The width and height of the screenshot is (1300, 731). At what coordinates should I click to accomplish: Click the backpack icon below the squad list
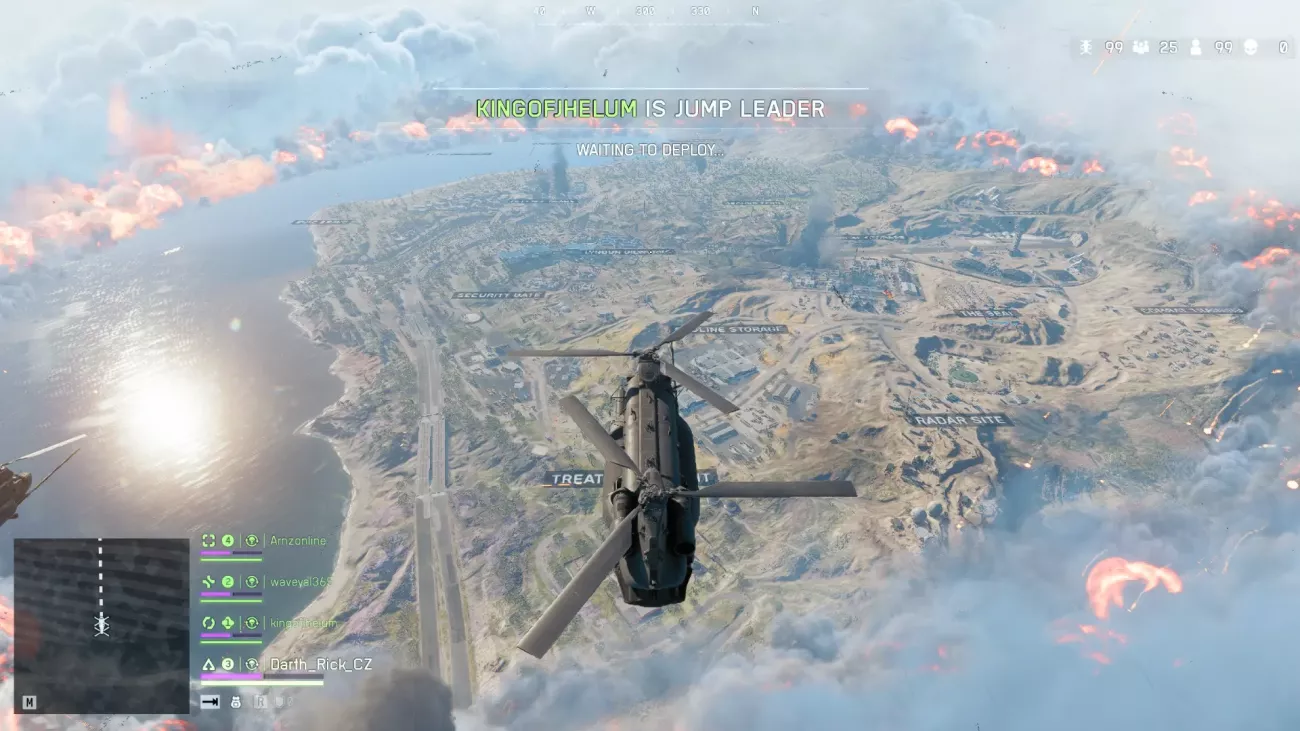(x=236, y=702)
